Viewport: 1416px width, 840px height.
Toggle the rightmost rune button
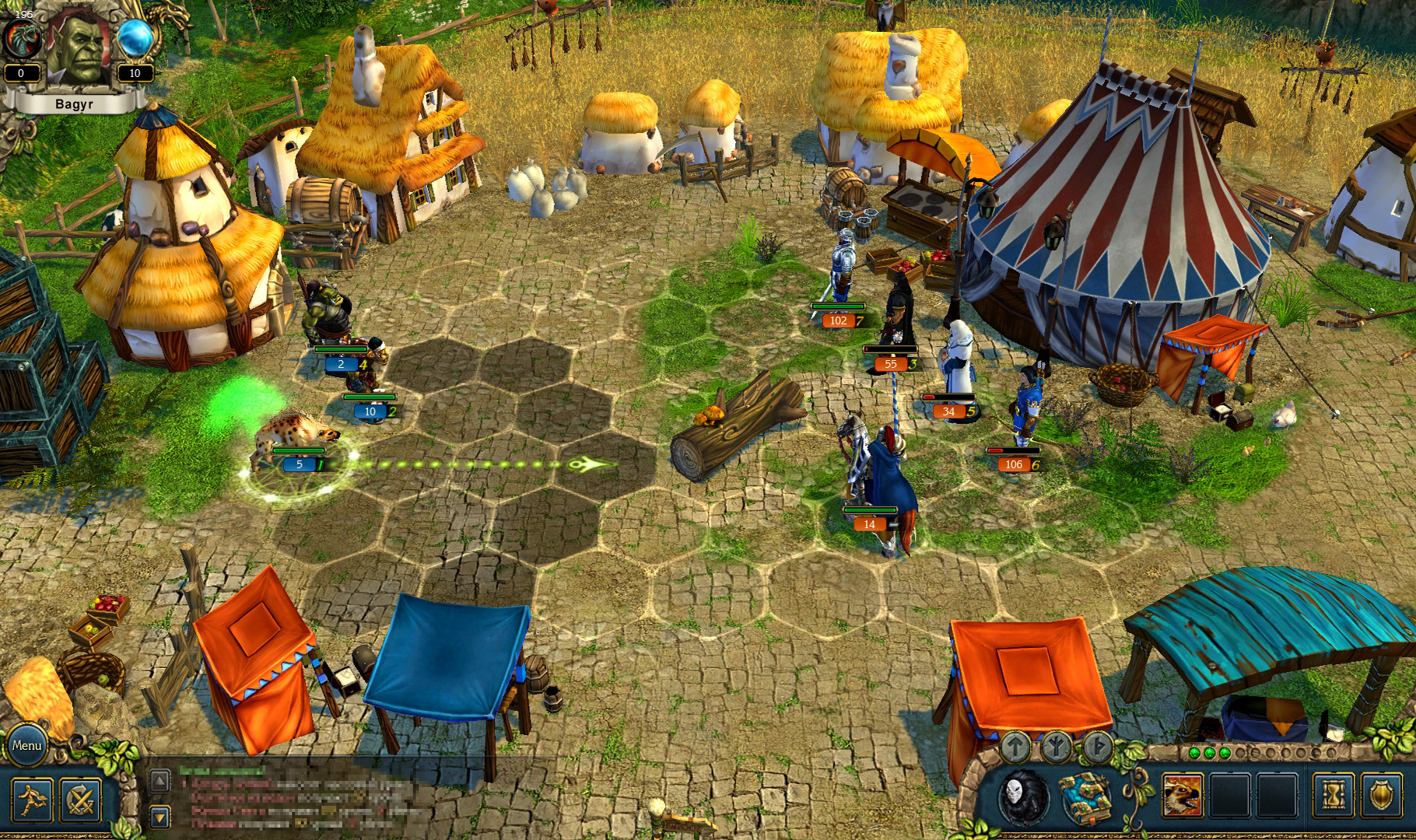coord(1098,745)
